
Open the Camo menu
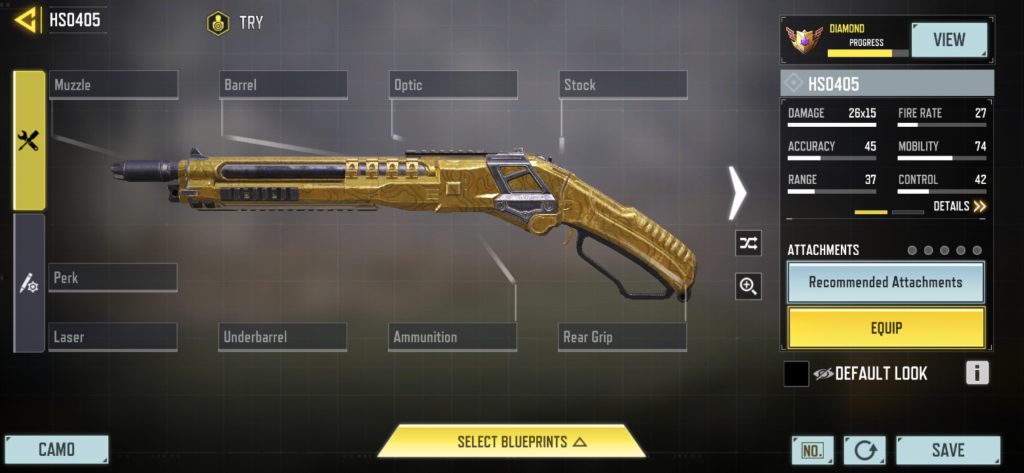coord(56,449)
